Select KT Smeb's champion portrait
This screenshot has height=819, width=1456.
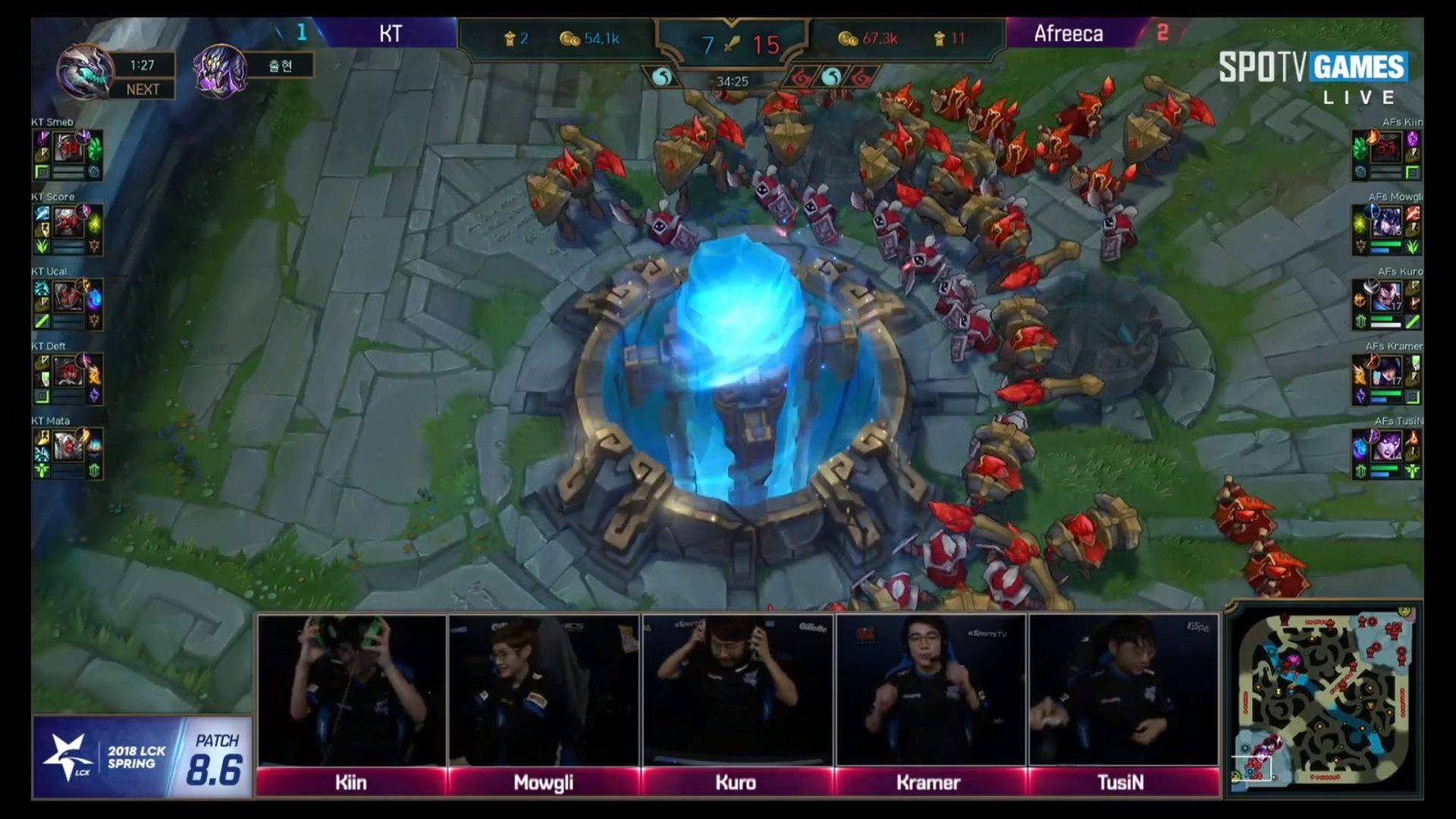[68, 149]
